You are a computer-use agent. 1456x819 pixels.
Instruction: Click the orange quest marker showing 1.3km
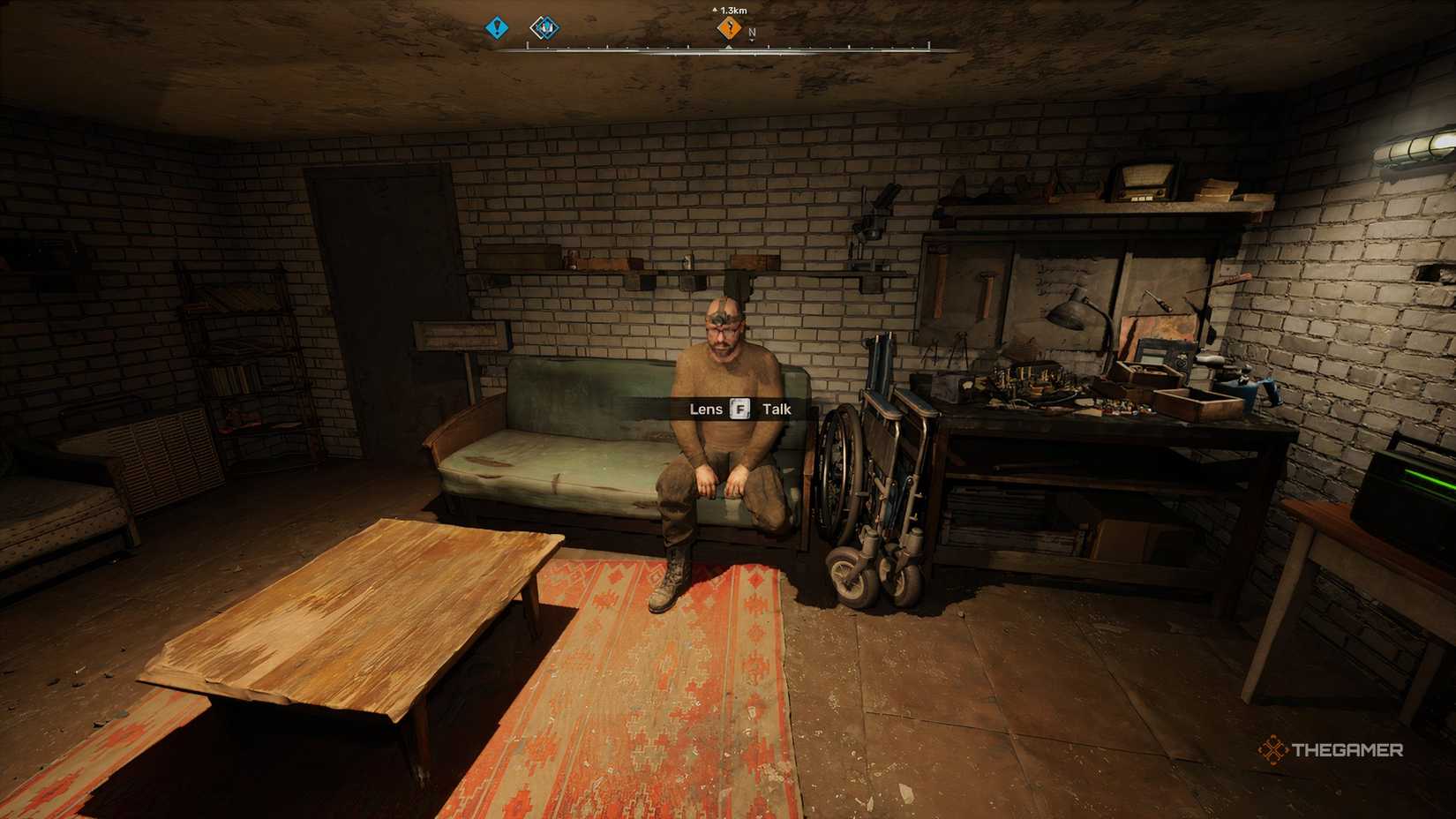coord(729,27)
